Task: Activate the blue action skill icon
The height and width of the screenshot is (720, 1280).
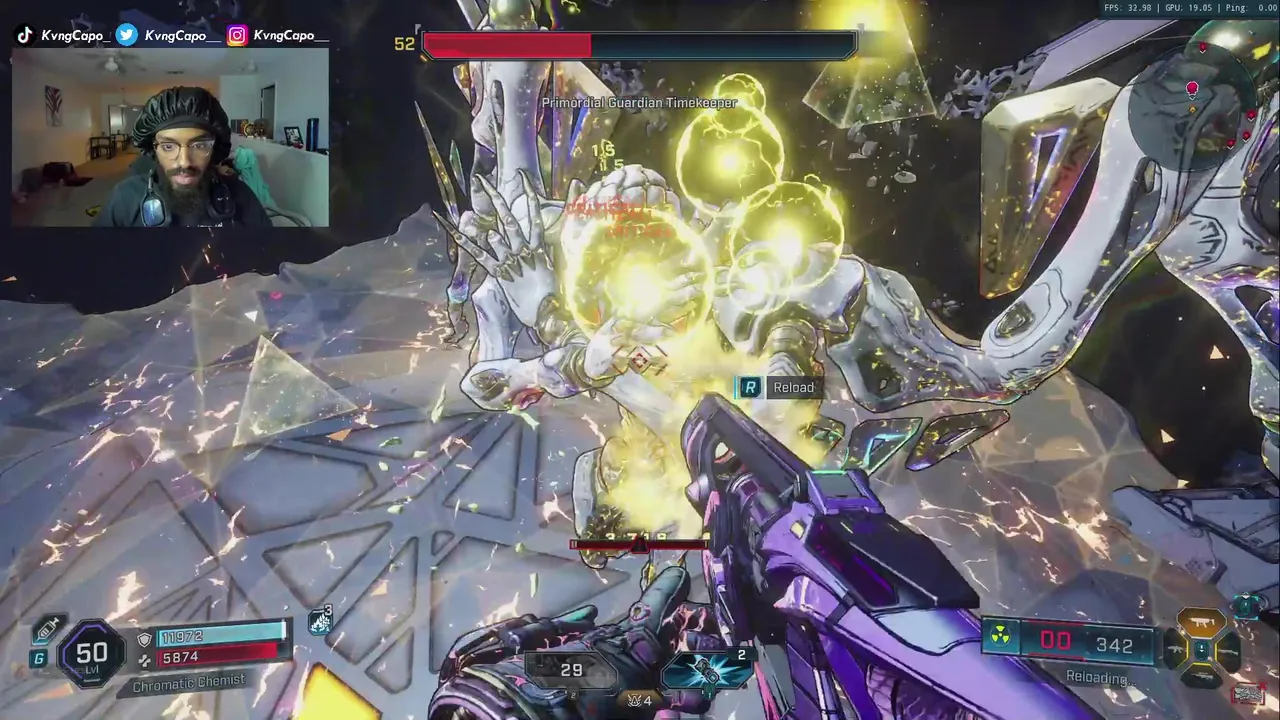Action: [x=707, y=670]
